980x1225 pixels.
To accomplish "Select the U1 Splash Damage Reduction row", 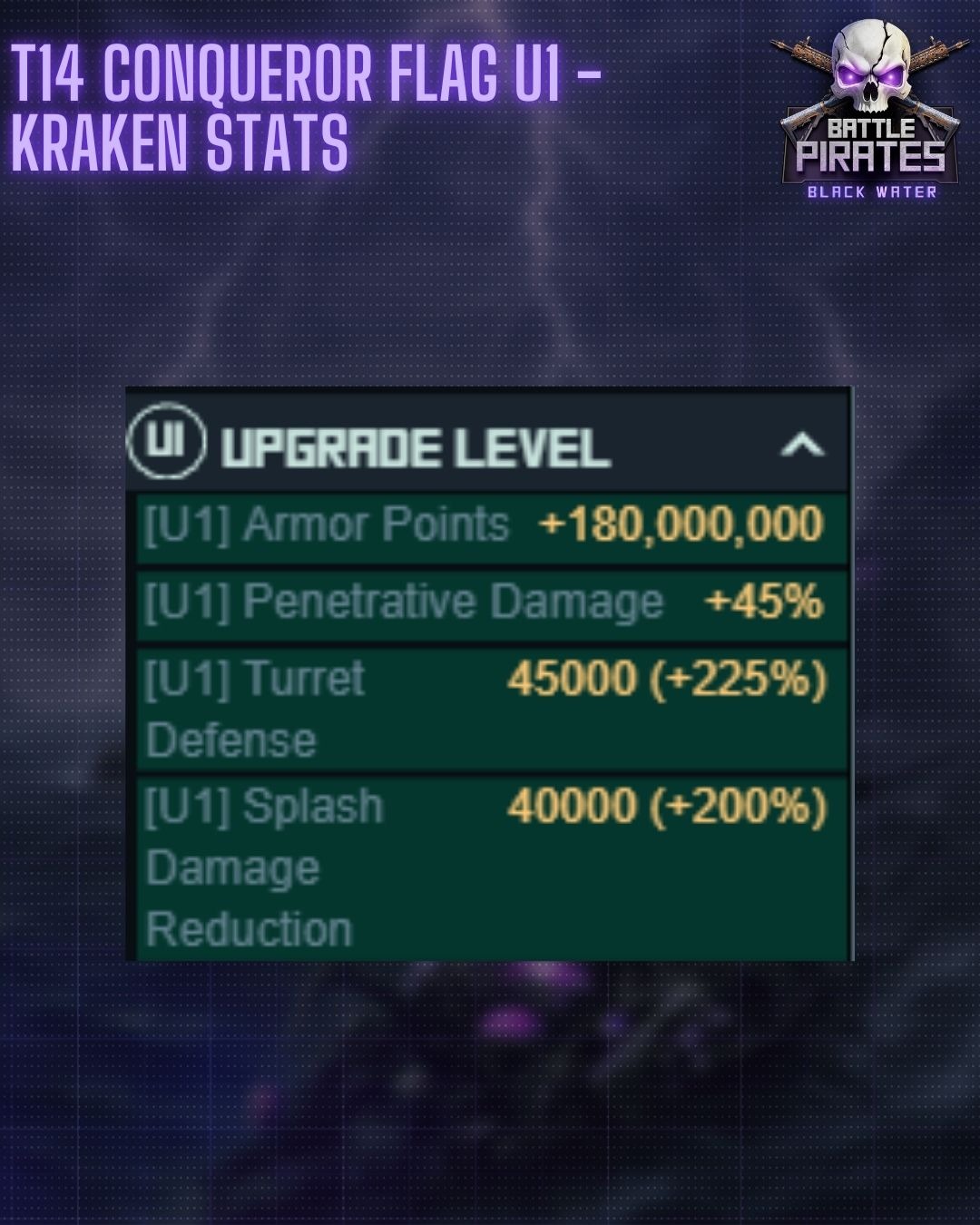I will tap(491, 867).
